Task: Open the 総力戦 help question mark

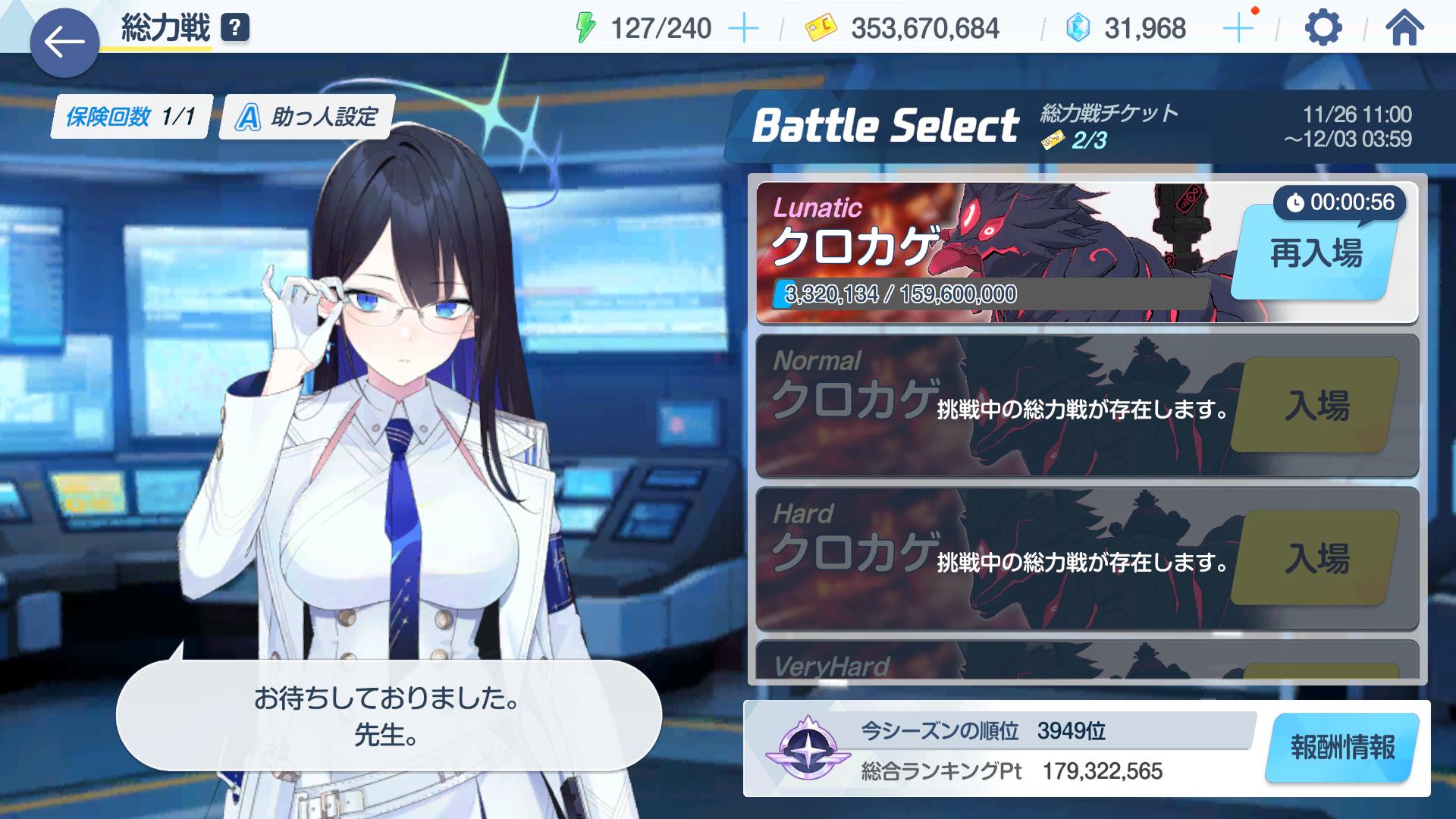Action: pyautogui.click(x=235, y=28)
